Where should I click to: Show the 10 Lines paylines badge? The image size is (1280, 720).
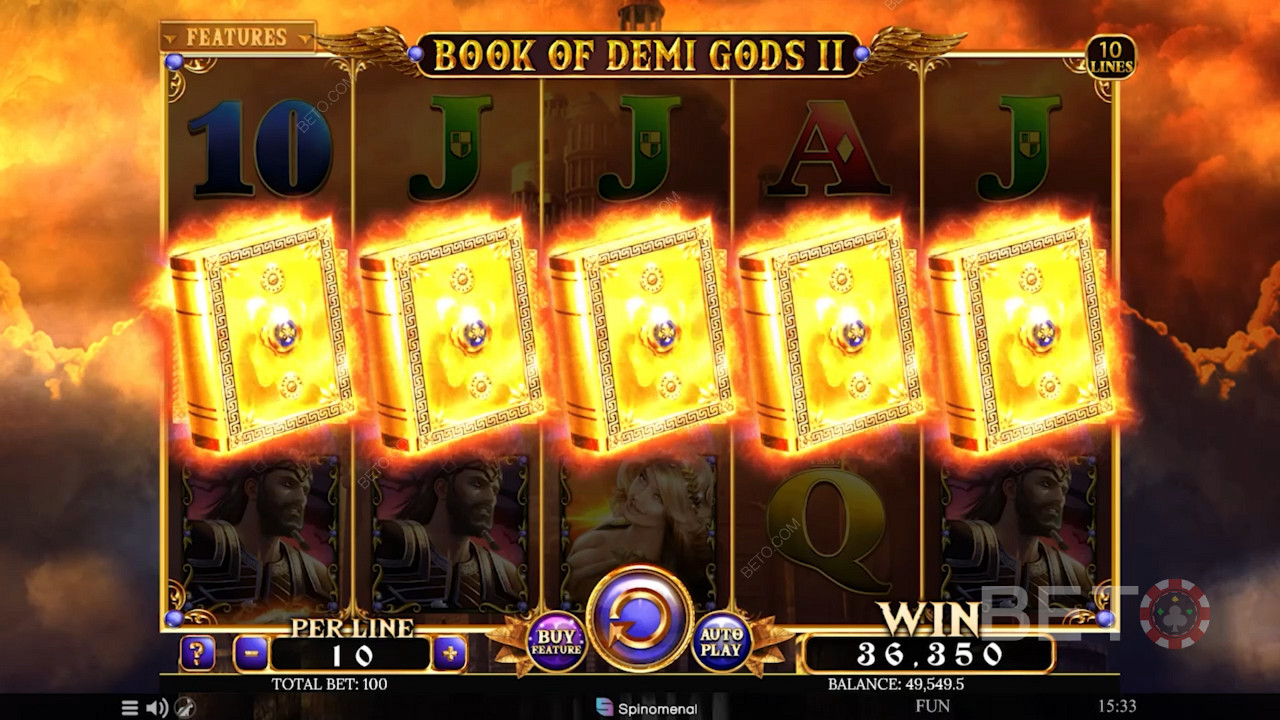tap(1111, 57)
